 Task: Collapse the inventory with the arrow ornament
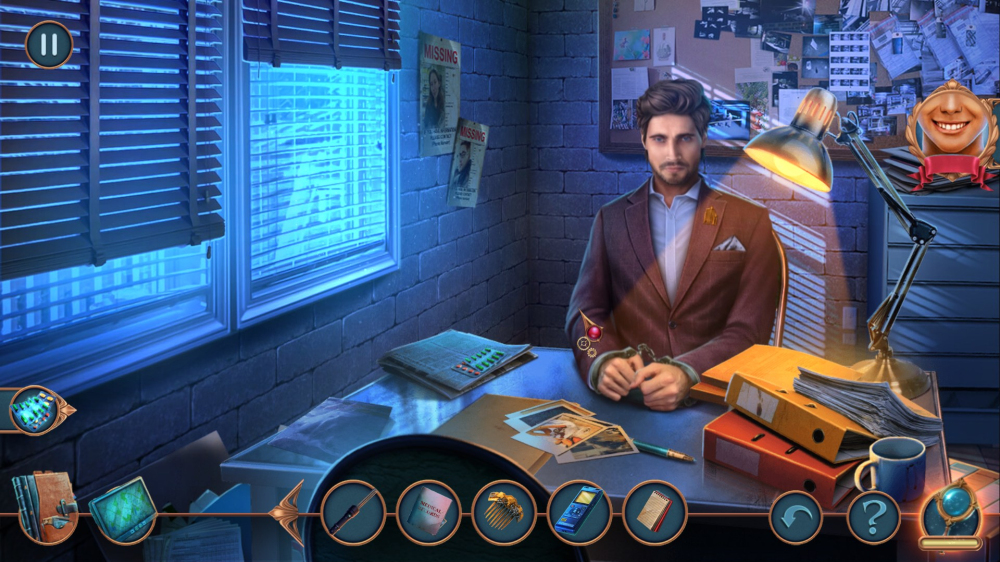point(290,512)
